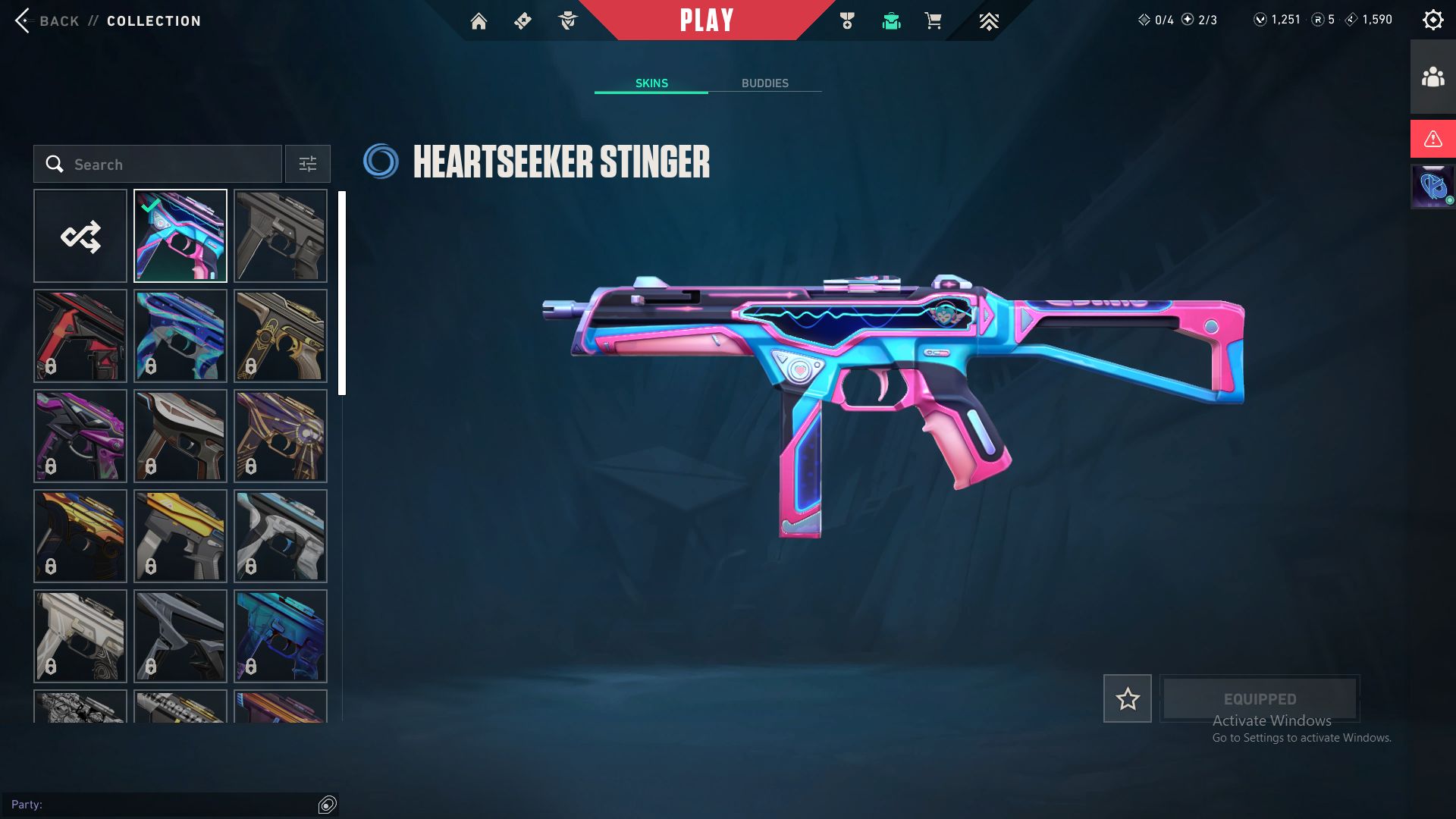Click the red warning alert icon
Screen dimensions: 1456x819
(x=1432, y=139)
